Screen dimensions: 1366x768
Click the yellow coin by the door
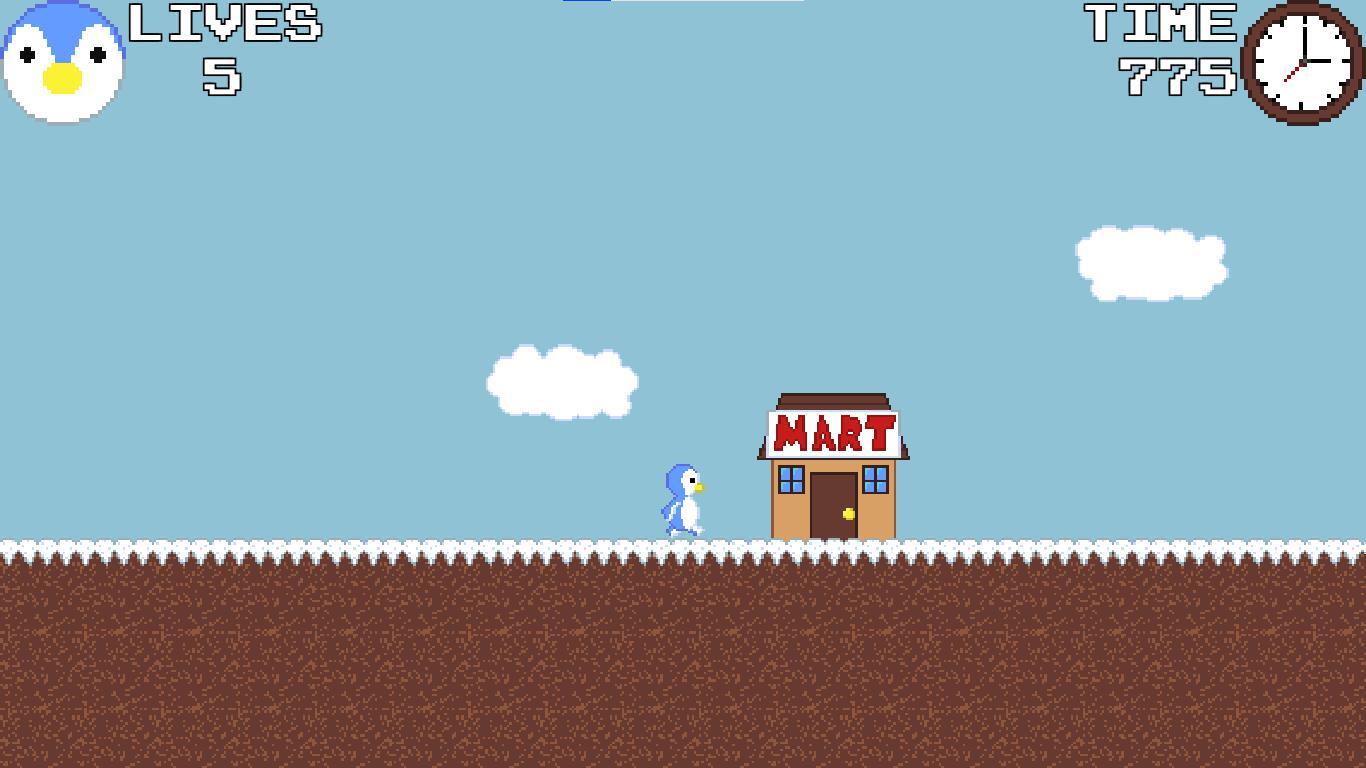(848, 512)
